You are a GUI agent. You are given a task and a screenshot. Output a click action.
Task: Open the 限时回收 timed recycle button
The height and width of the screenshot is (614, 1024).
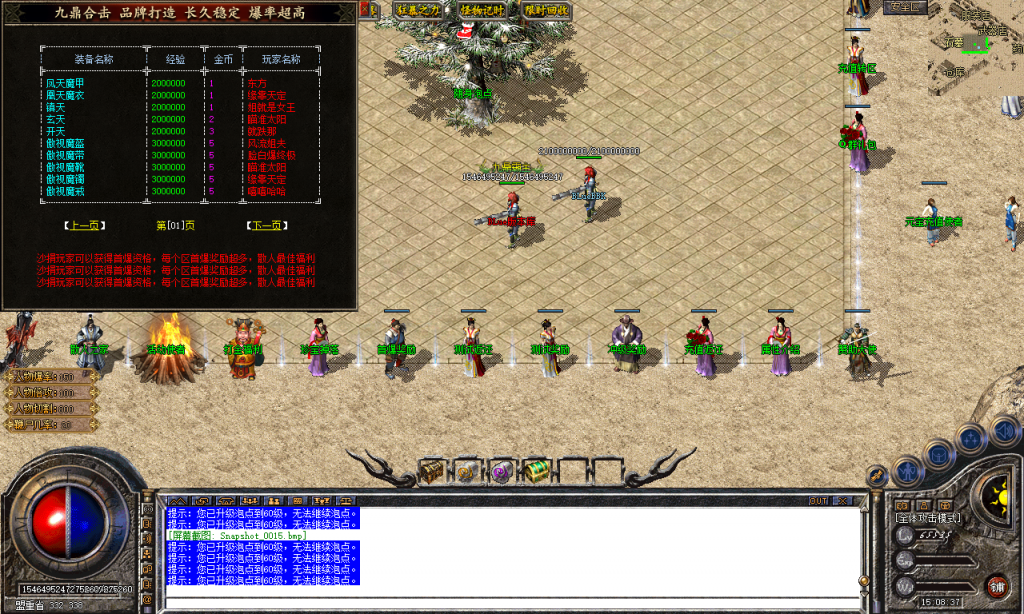(x=547, y=9)
